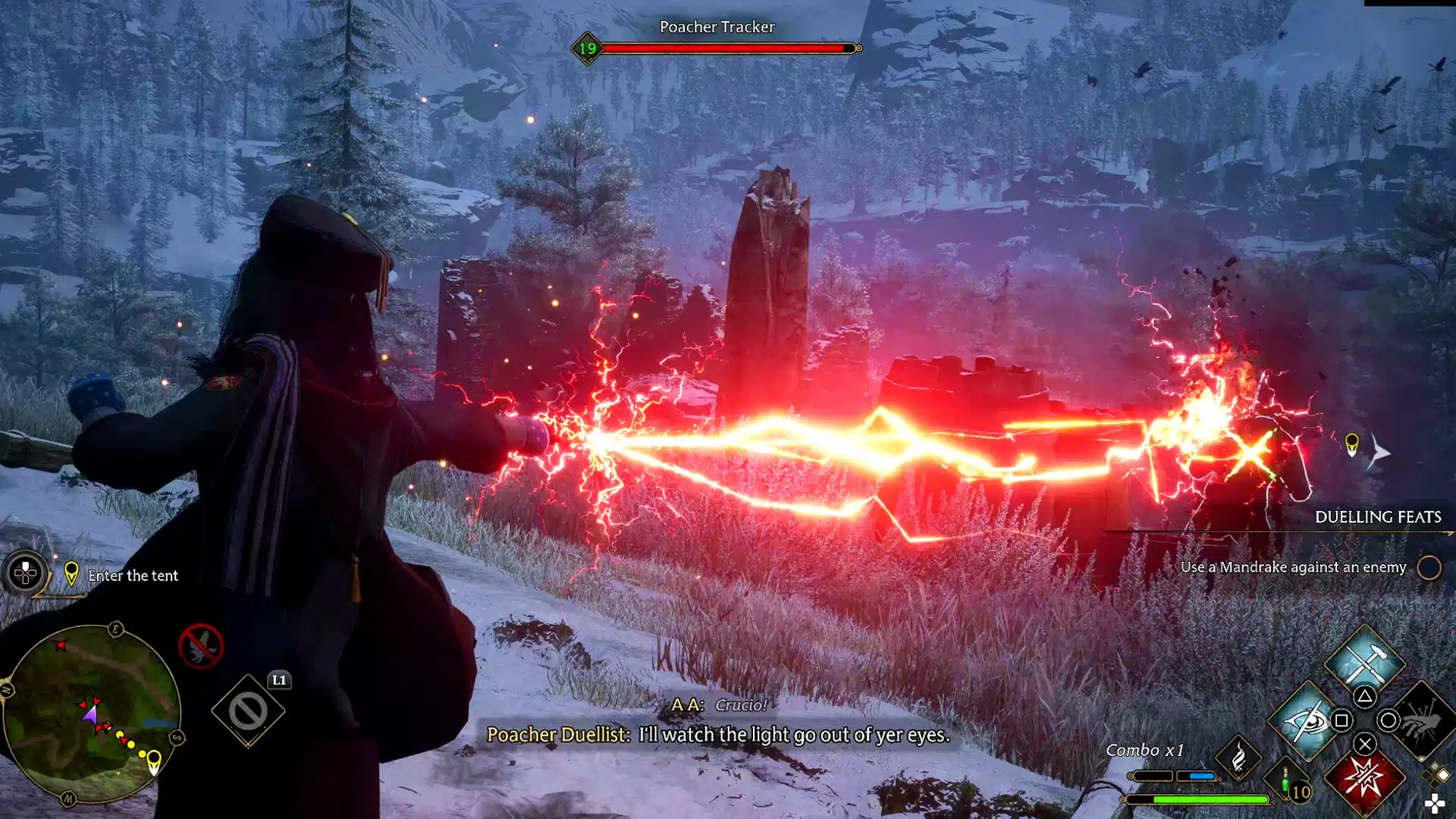Click the no-flying crossed-out bird icon
Image resolution: width=1456 pixels, height=819 pixels.
point(201,646)
